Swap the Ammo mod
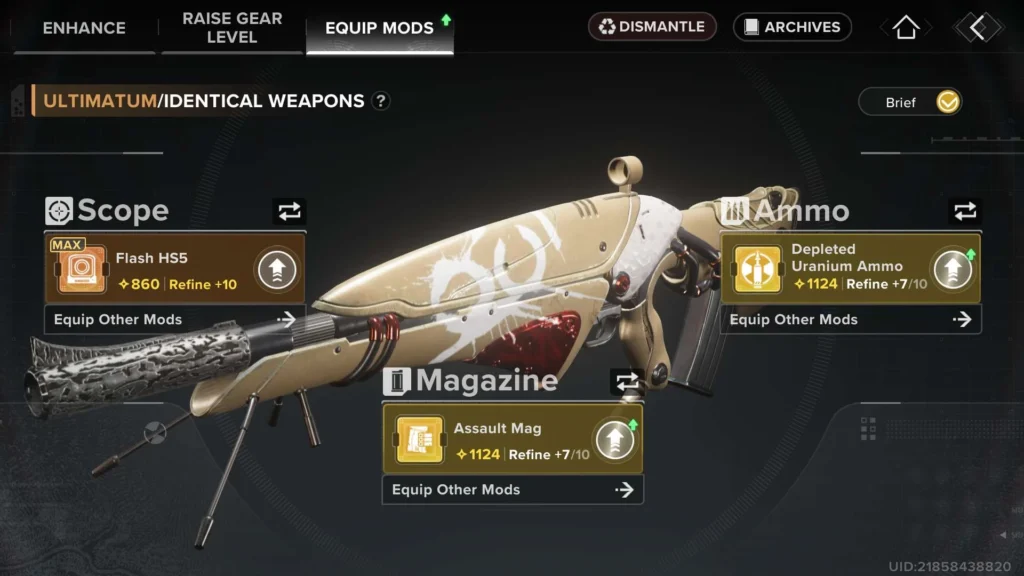1024x576 pixels. pyautogui.click(x=964, y=211)
